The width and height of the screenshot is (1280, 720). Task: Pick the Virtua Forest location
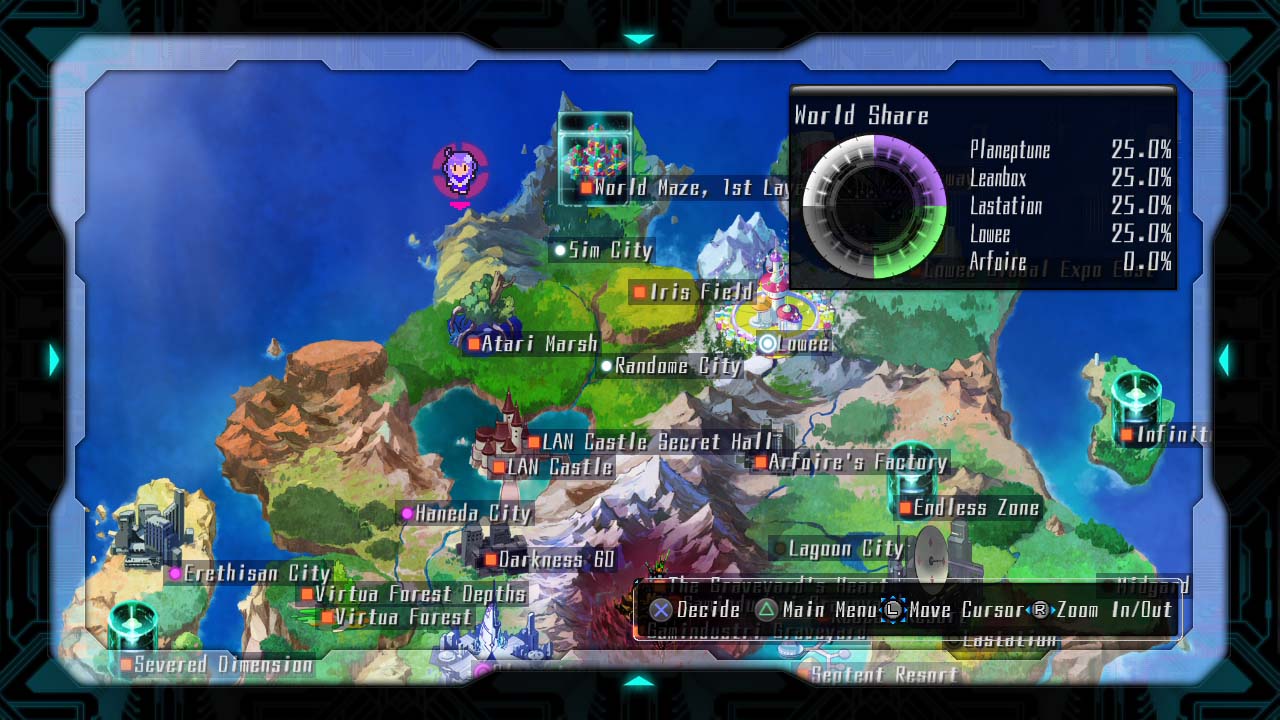(326, 617)
